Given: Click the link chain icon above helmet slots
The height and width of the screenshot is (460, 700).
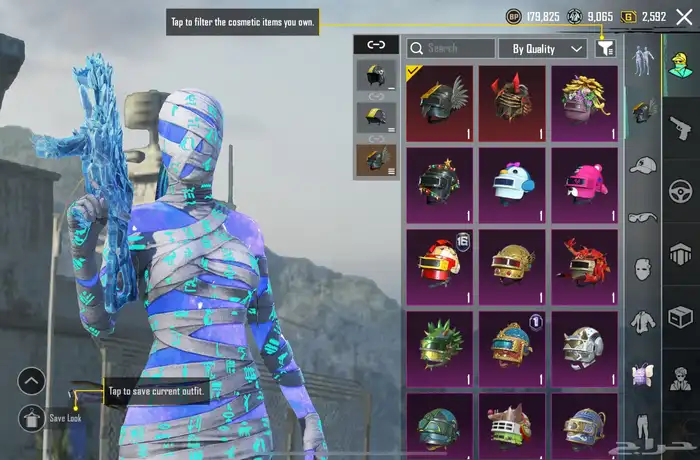Looking at the screenshot, I should pyautogui.click(x=376, y=44).
